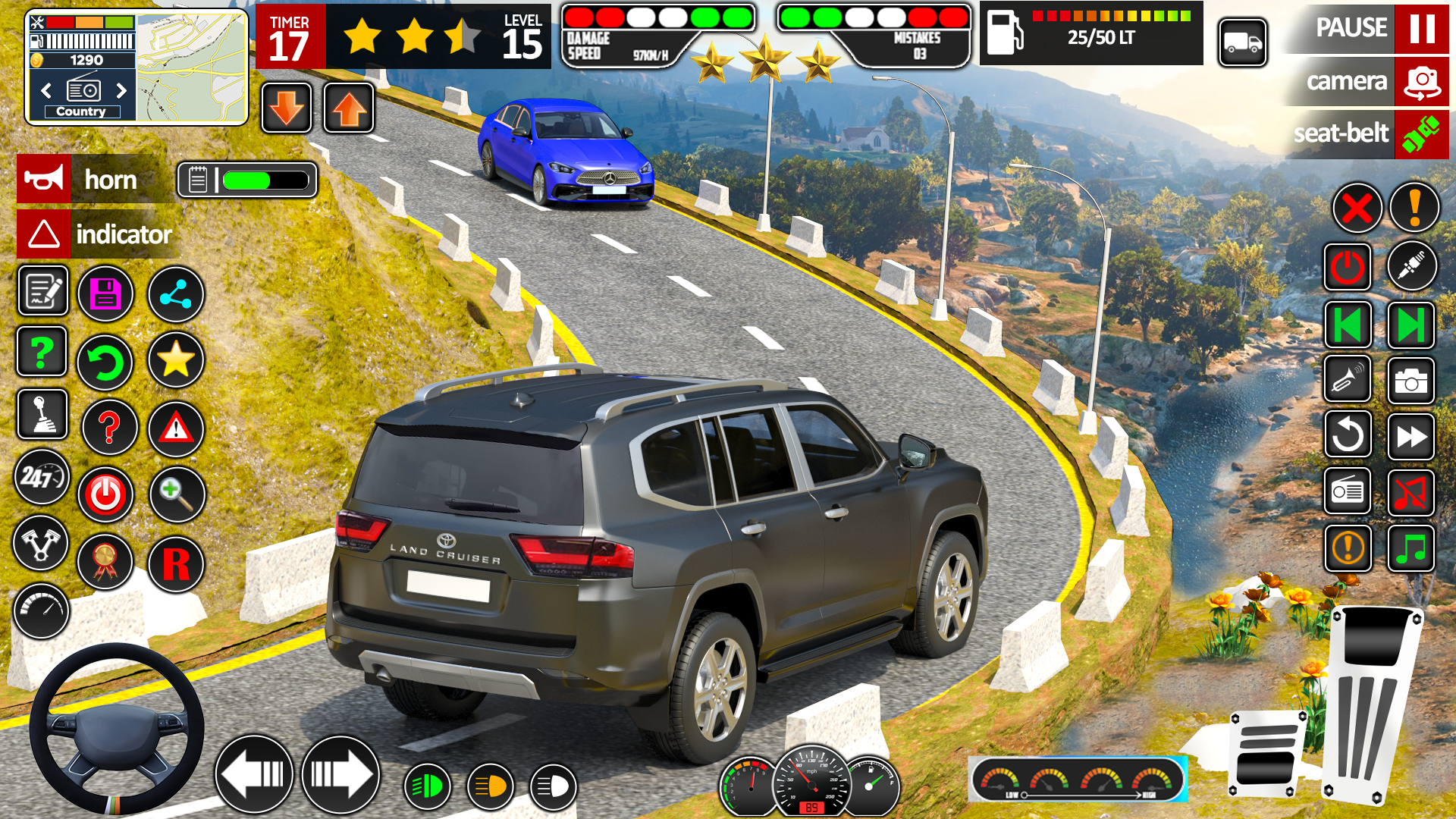Tap the magenta save floppy disk icon

(x=105, y=294)
